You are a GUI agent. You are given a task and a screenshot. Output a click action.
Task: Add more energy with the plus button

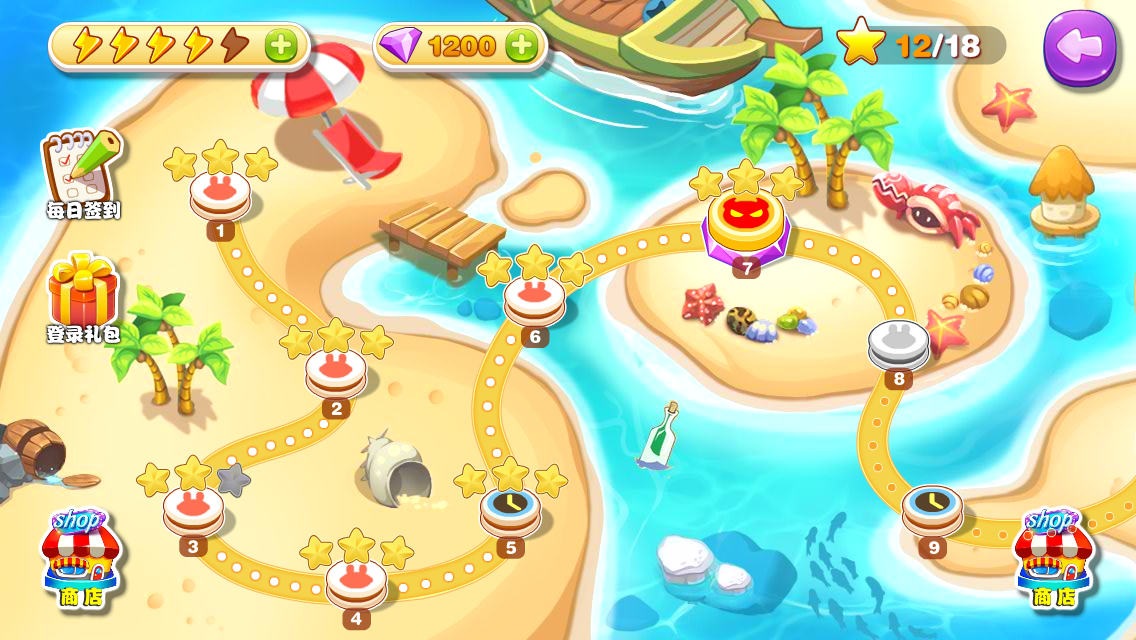point(281,45)
